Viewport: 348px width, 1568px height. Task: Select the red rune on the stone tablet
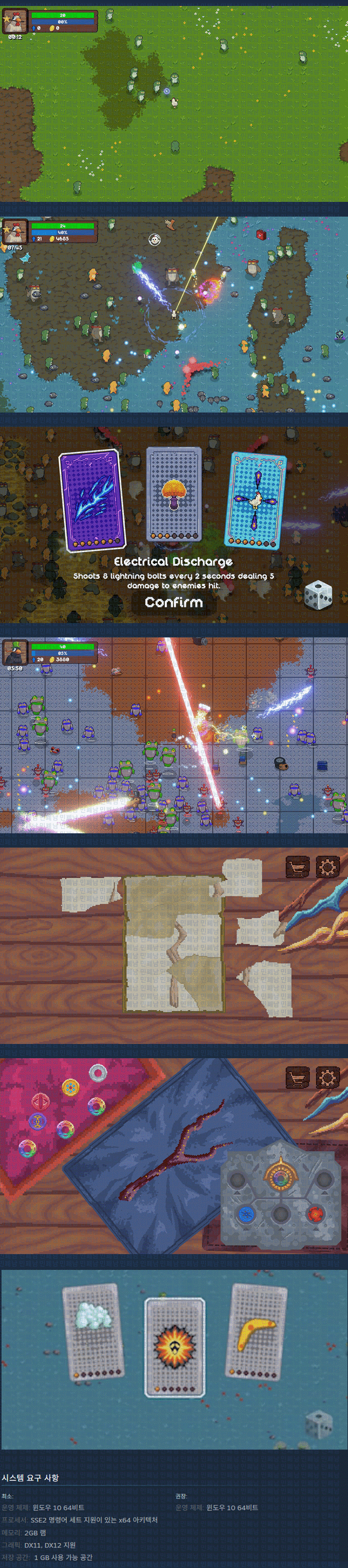315,1214
